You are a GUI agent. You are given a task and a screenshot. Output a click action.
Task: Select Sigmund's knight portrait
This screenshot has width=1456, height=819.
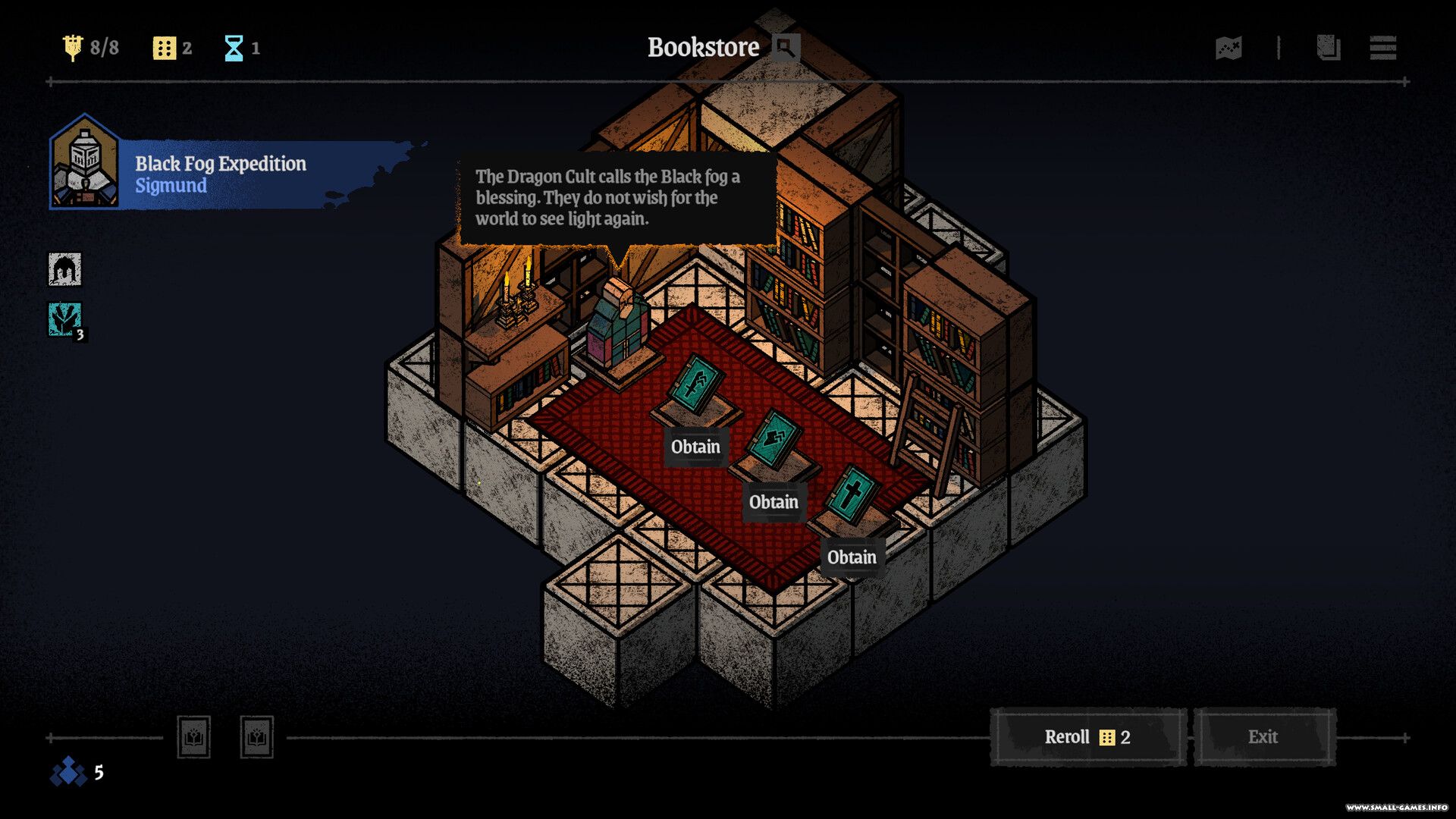point(85,163)
